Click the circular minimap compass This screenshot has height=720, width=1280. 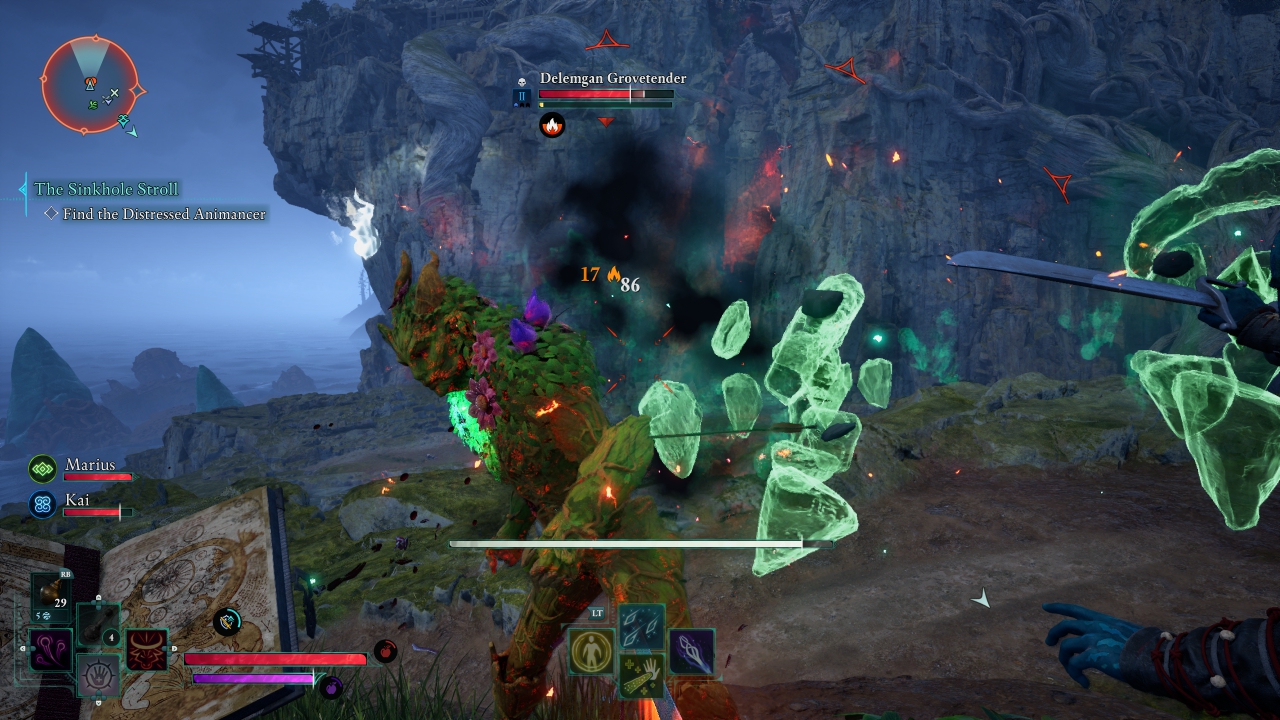pyautogui.click(x=90, y=84)
